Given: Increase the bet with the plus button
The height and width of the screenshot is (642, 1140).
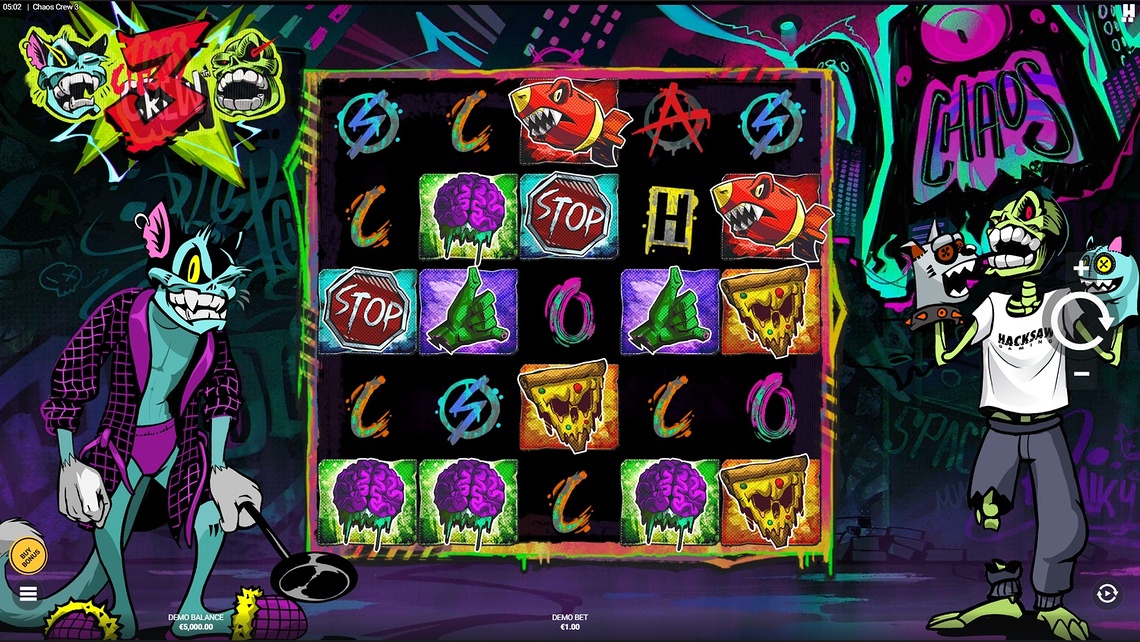Looking at the screenshot, I should coord(1082,269).
